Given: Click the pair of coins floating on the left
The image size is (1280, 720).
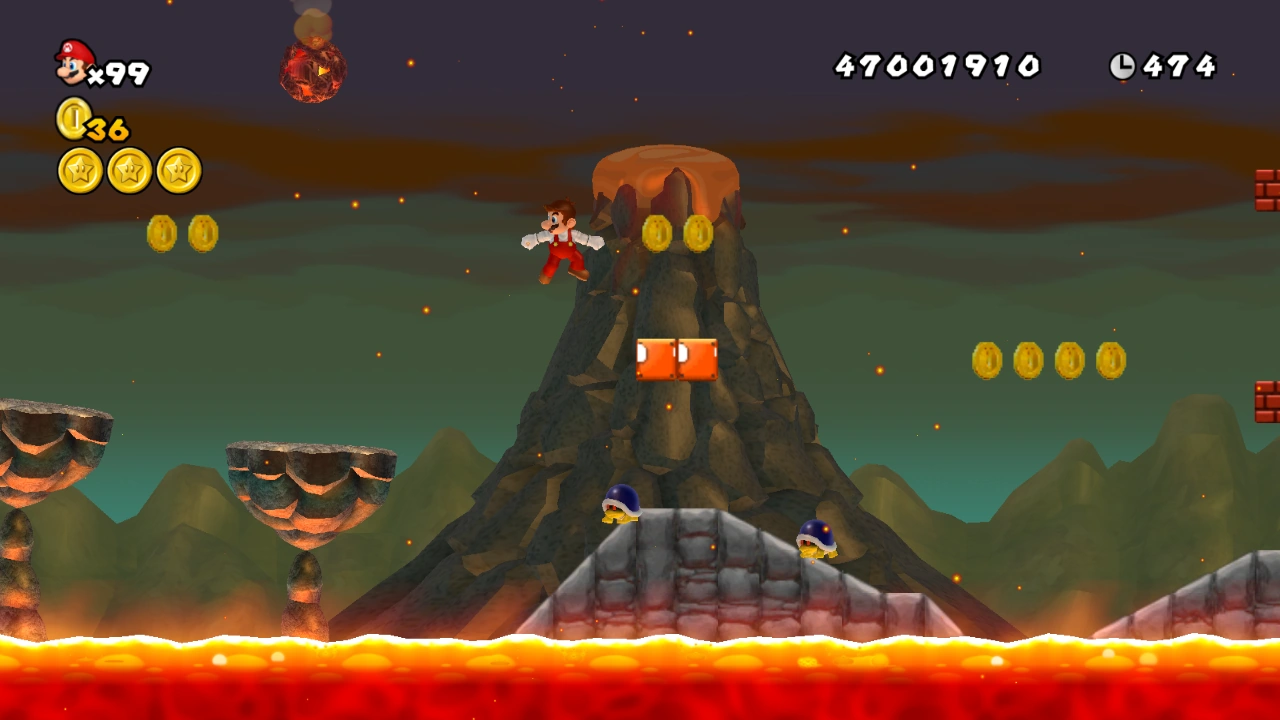Looking at the screenshot, I should (183, 231).
